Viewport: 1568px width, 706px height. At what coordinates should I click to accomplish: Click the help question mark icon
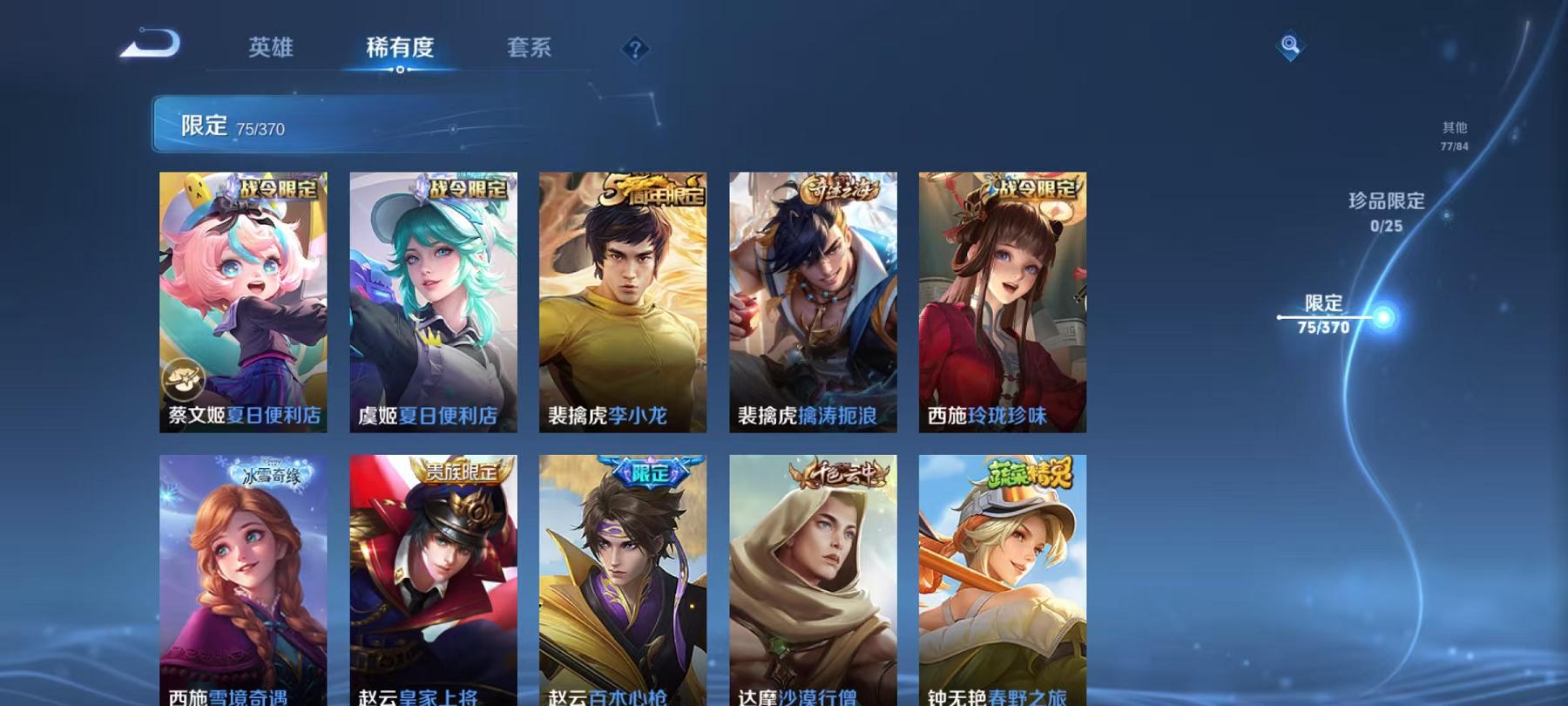pos(636,50)
